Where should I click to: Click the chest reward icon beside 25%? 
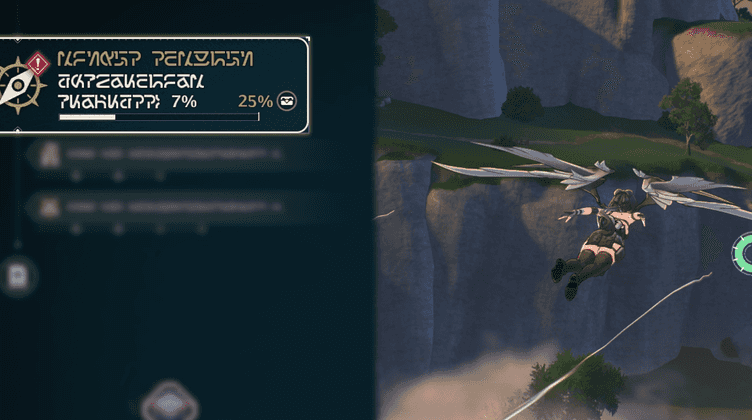click(x=287, y=101)
